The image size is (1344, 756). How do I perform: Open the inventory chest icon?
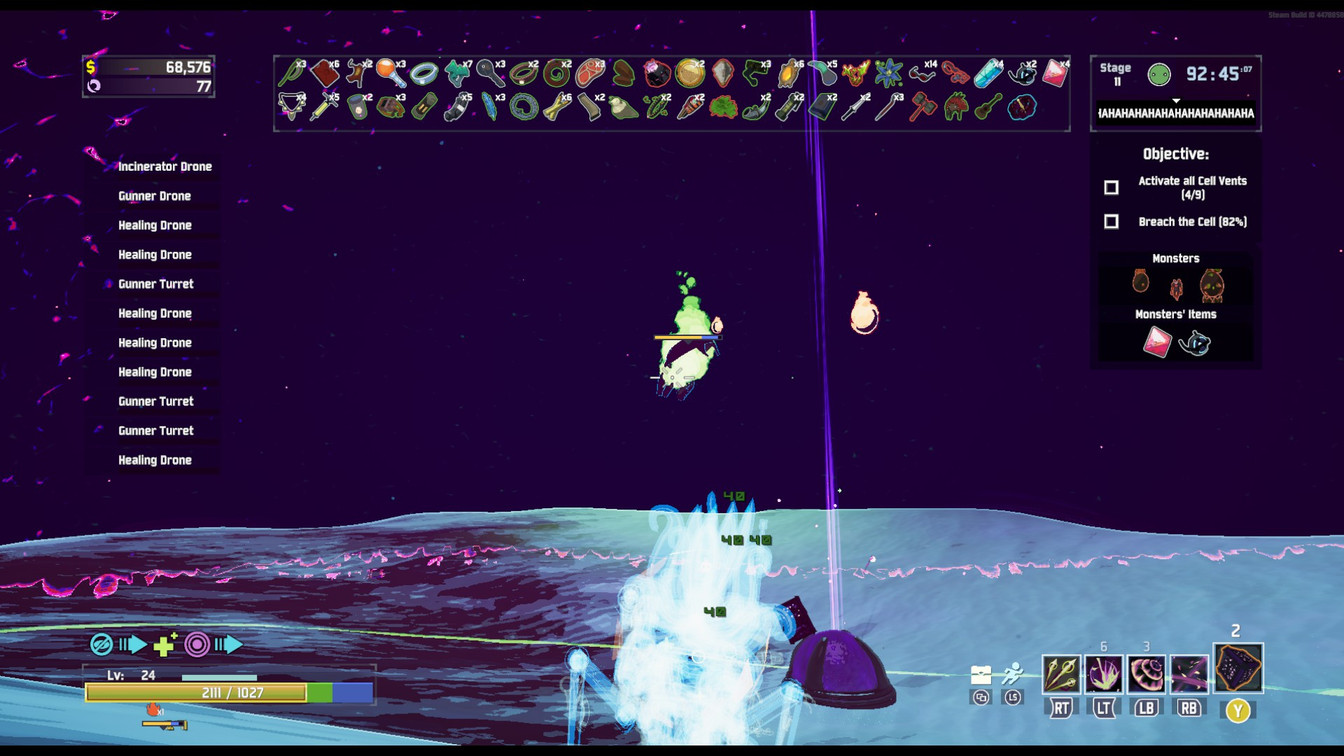tap(981, 675)
